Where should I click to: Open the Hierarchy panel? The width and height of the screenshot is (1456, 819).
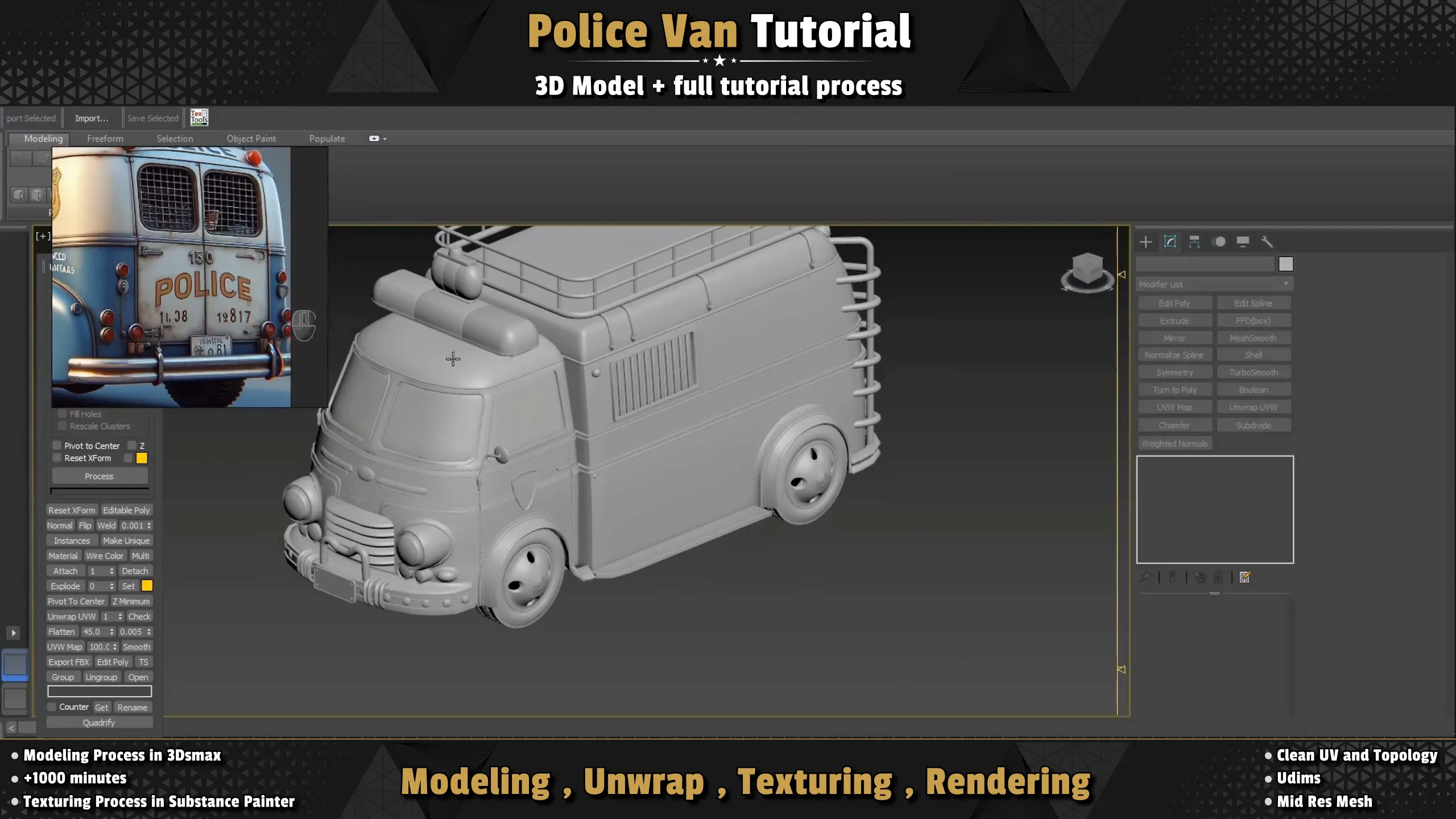point(1194,242)
